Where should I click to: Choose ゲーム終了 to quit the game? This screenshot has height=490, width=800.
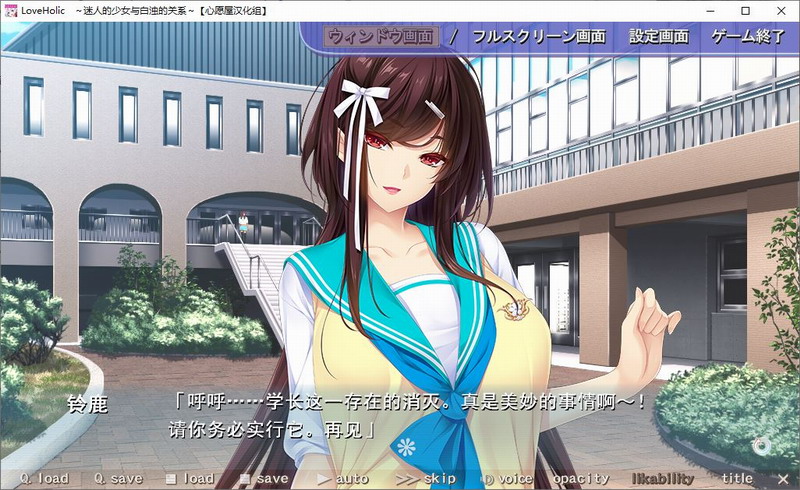click(x=747, y=37)
